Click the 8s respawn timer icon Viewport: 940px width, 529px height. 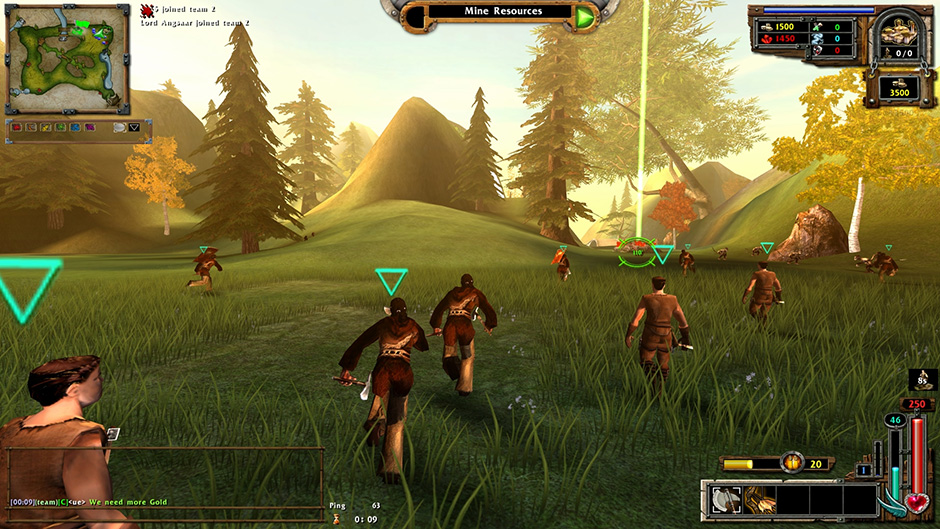click(923, 380)
